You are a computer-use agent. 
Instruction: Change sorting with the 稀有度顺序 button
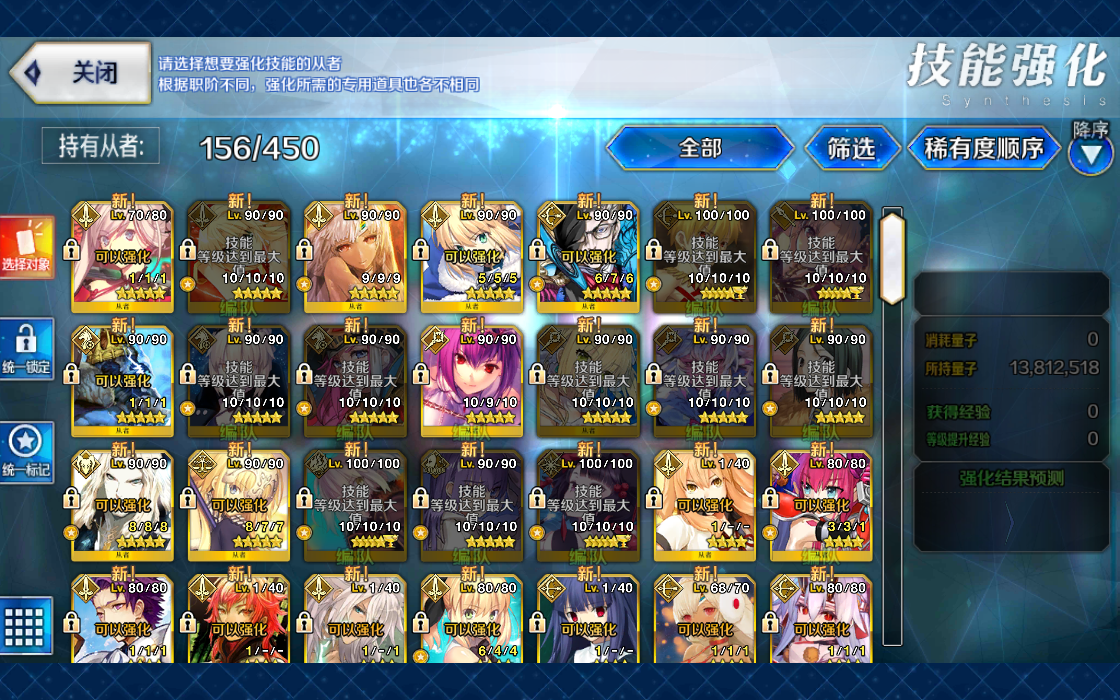coord(984,148)
